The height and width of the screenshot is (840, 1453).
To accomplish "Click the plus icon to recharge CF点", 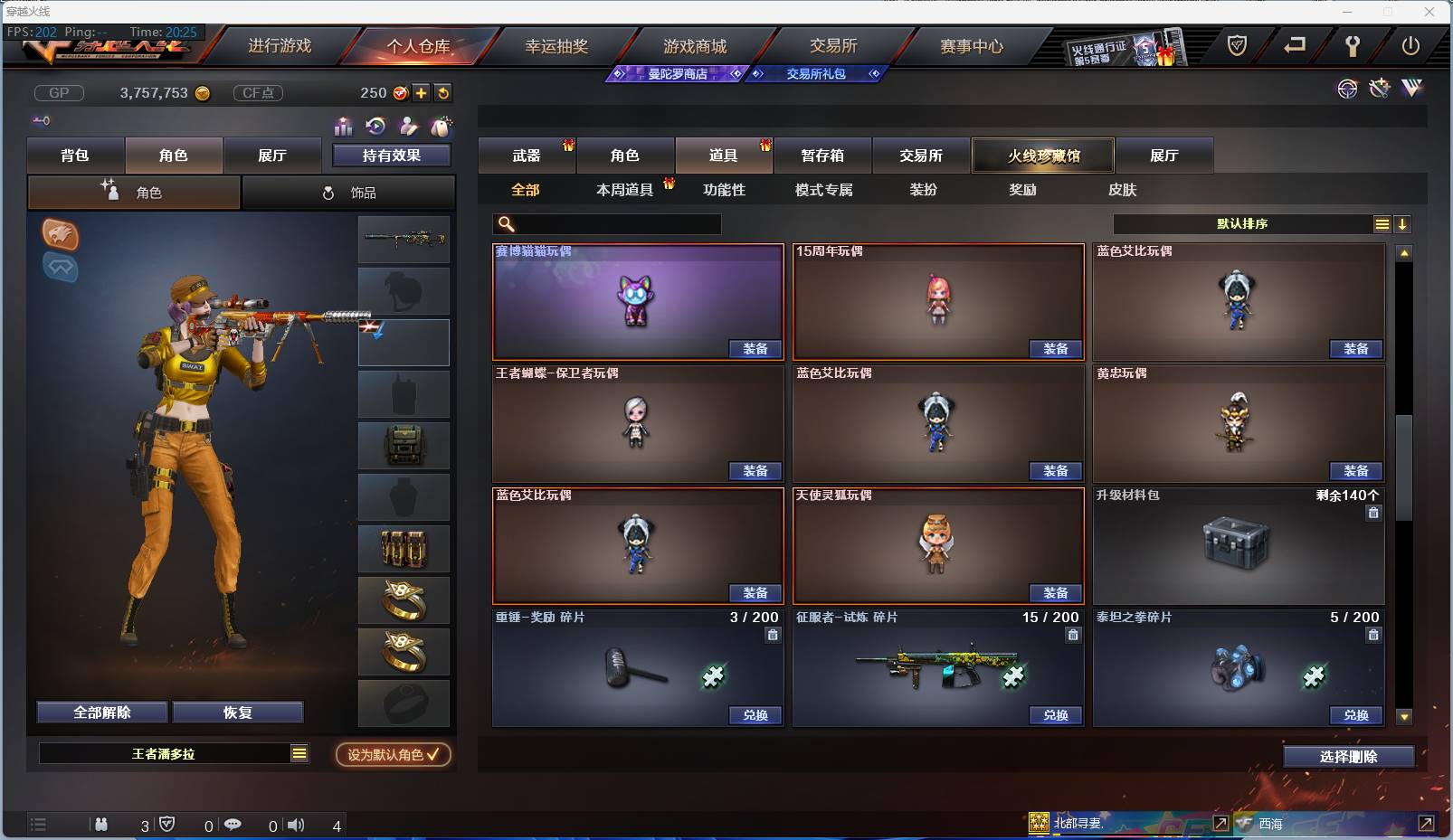I will pyautogui.click(x=421, y=92).
